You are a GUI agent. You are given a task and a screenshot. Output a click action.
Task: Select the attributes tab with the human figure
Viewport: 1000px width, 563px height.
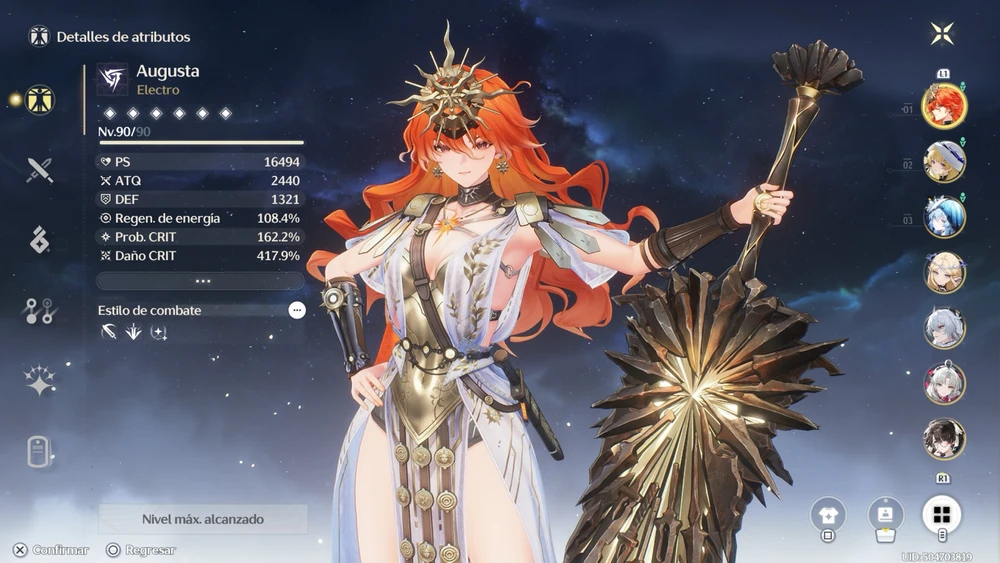(x=40, y=99)
